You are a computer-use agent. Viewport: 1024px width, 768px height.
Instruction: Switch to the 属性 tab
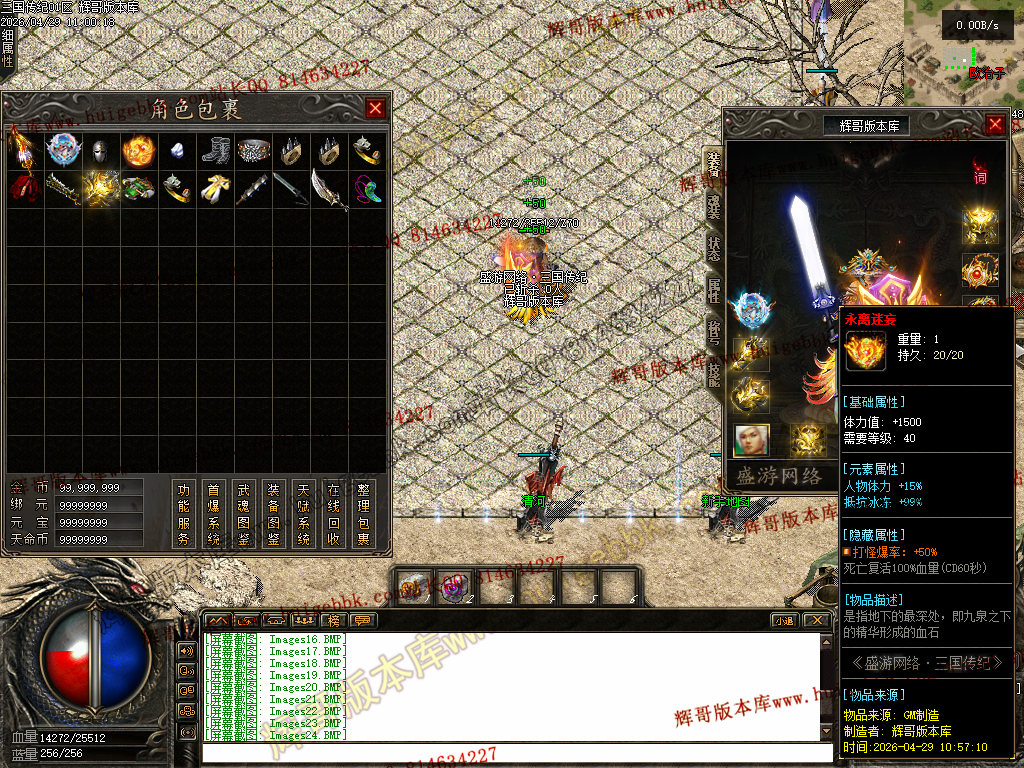713,291
